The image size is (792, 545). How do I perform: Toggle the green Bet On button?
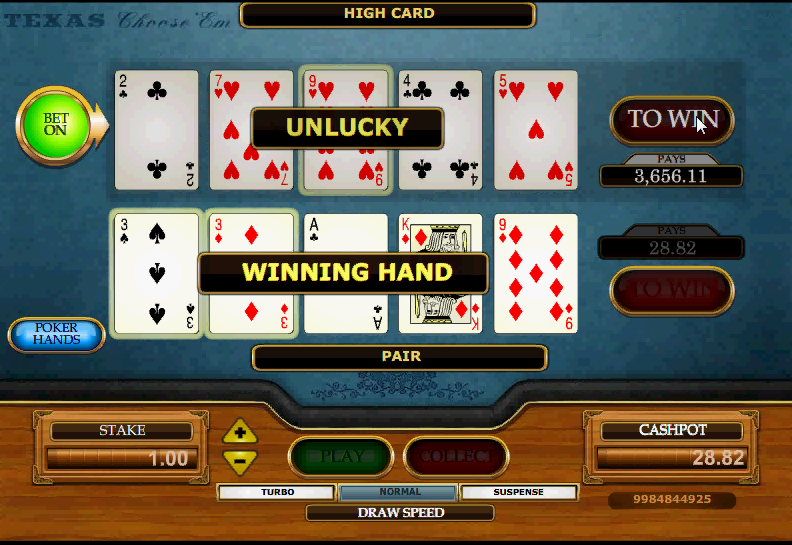(55, 124)
